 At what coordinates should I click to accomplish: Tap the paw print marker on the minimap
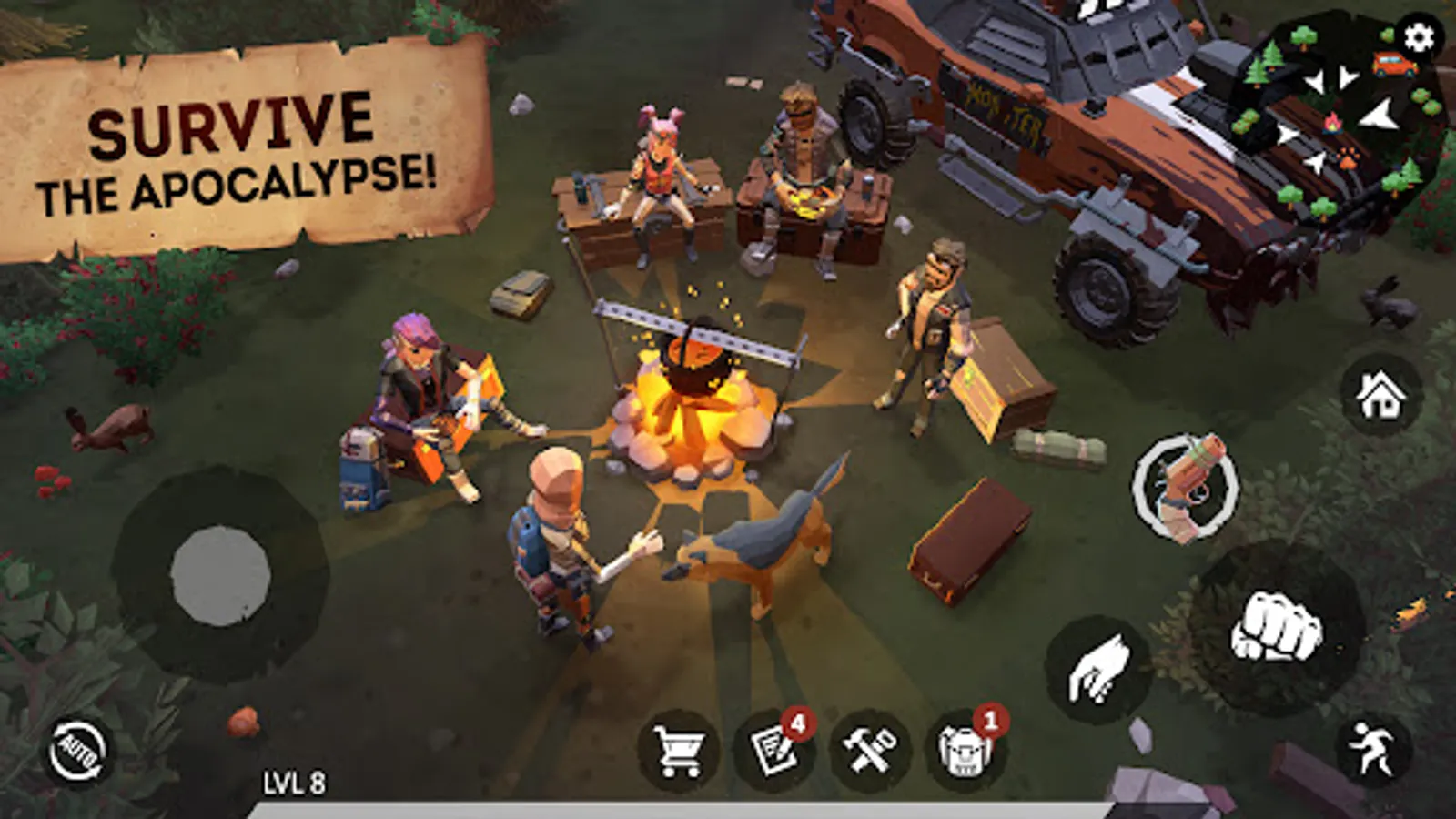coord(1346,159)
